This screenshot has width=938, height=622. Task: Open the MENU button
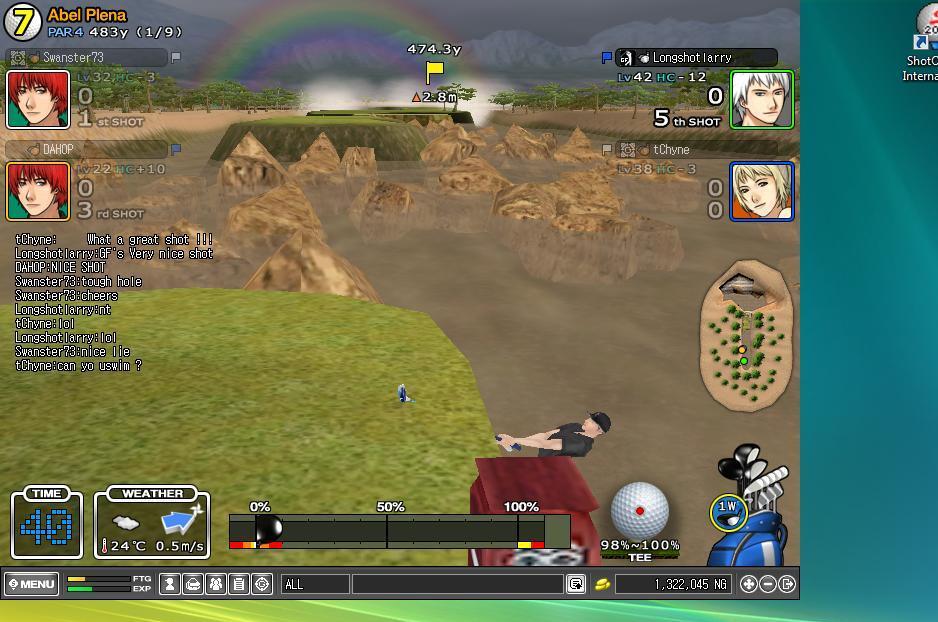(32, 584)
